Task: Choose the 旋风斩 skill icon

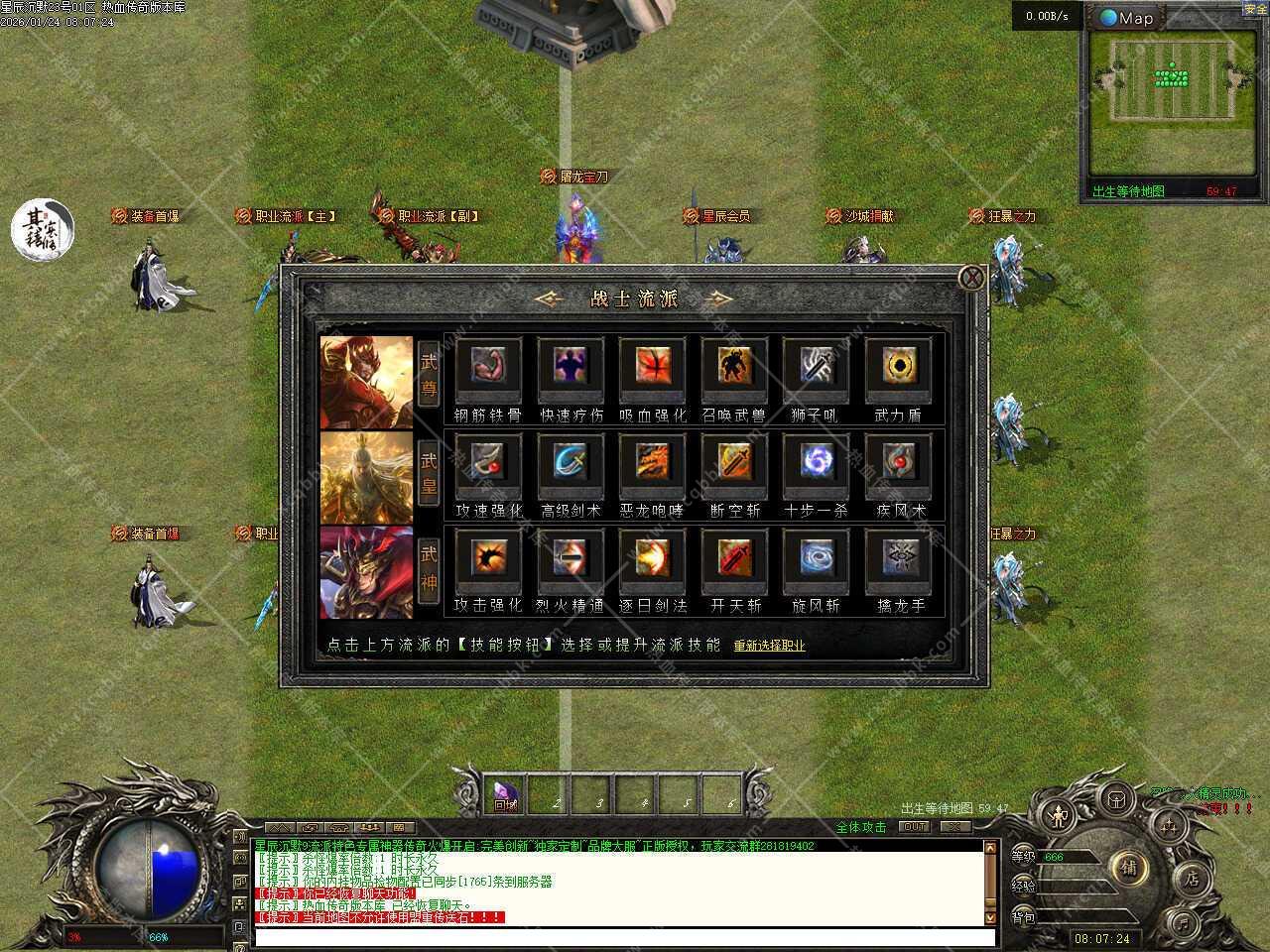Action: pyautogui.click(x=815, y=558)
